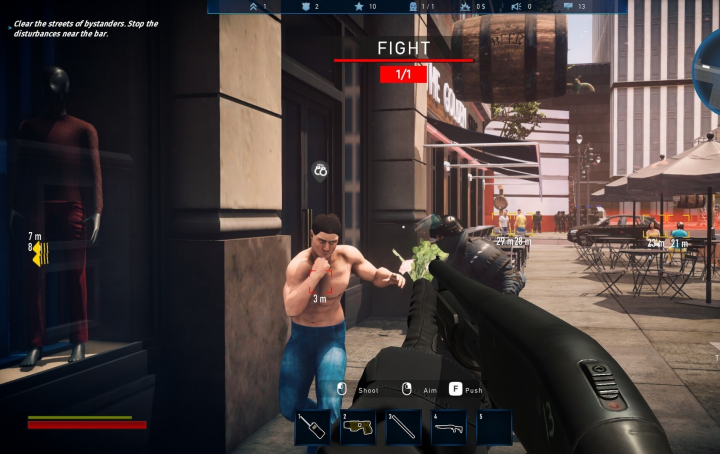Select the empty fifth hotbar slot

(494, 427)
